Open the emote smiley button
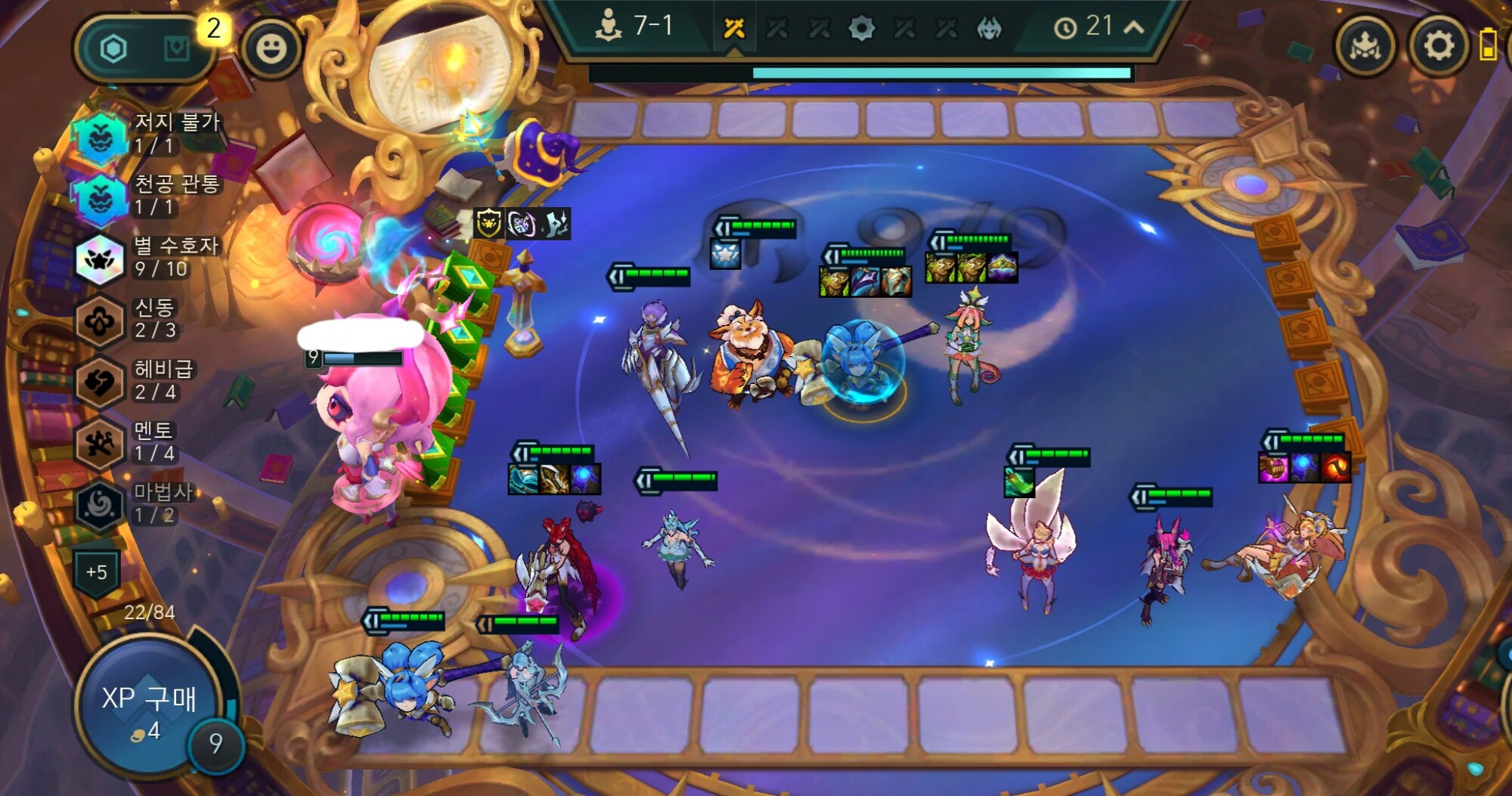The height and width of the screenshot is (796, 1512). (271, 49)
